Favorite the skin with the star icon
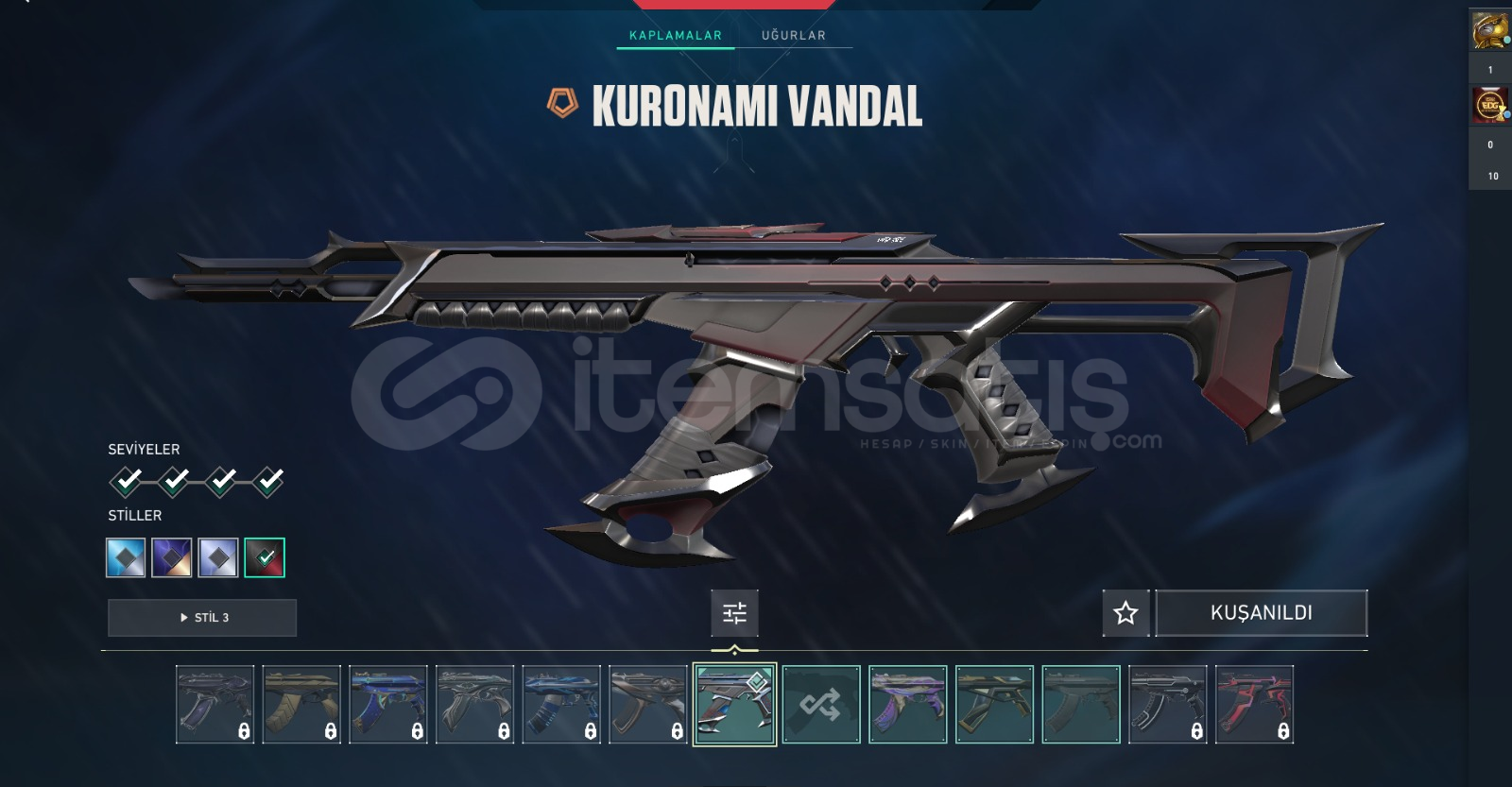 point(1125,613)
